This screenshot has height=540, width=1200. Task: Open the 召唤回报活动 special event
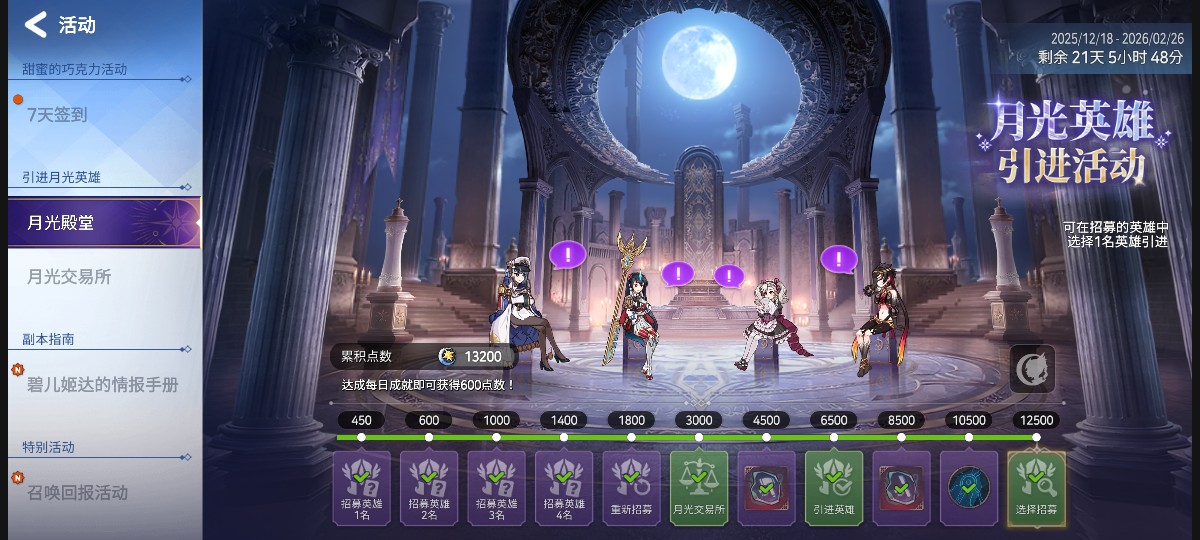tap(78, 492)
